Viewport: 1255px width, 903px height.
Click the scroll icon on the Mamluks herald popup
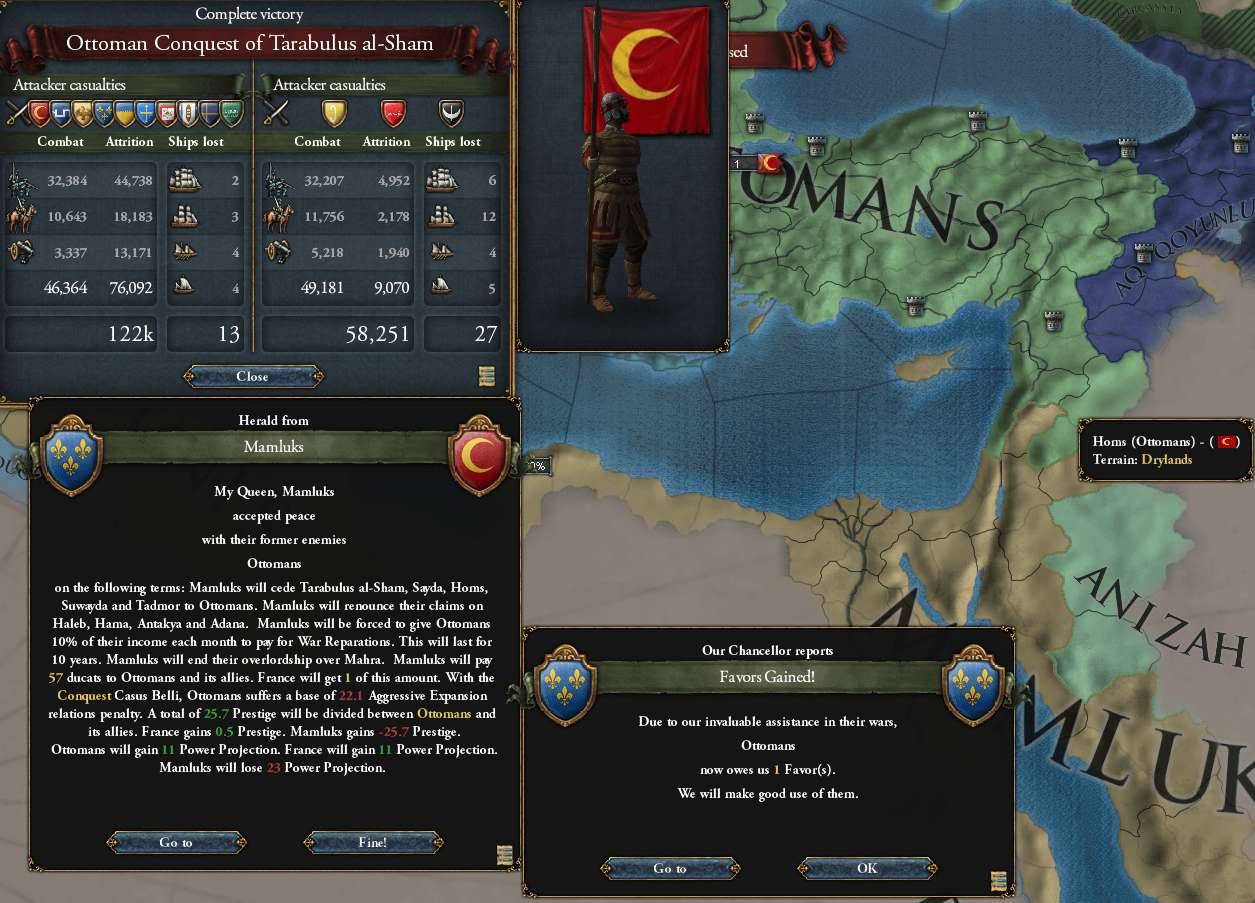[504, 854]
